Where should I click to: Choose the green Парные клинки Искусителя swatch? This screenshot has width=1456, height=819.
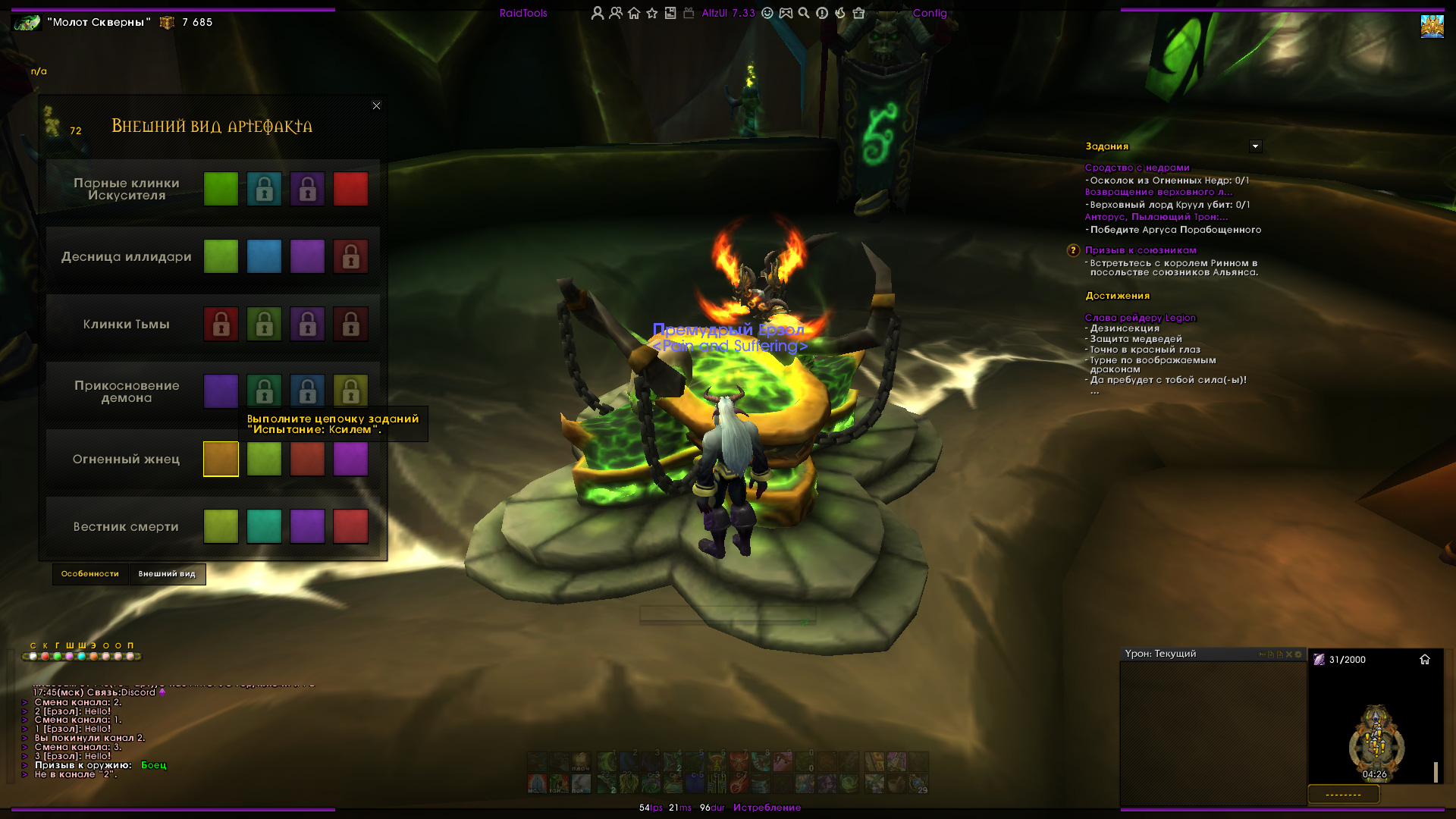point(221,189)
